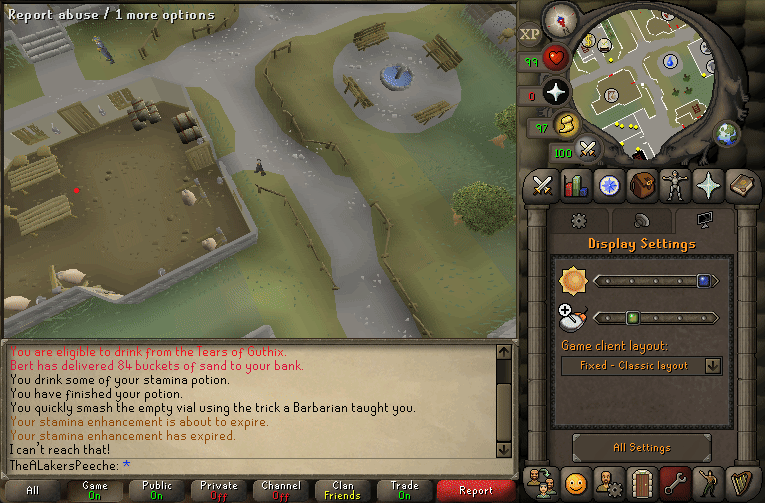The image size is (765, 503).
Task: Open the combat options crossed-swords tab
Action: point(543,185)
